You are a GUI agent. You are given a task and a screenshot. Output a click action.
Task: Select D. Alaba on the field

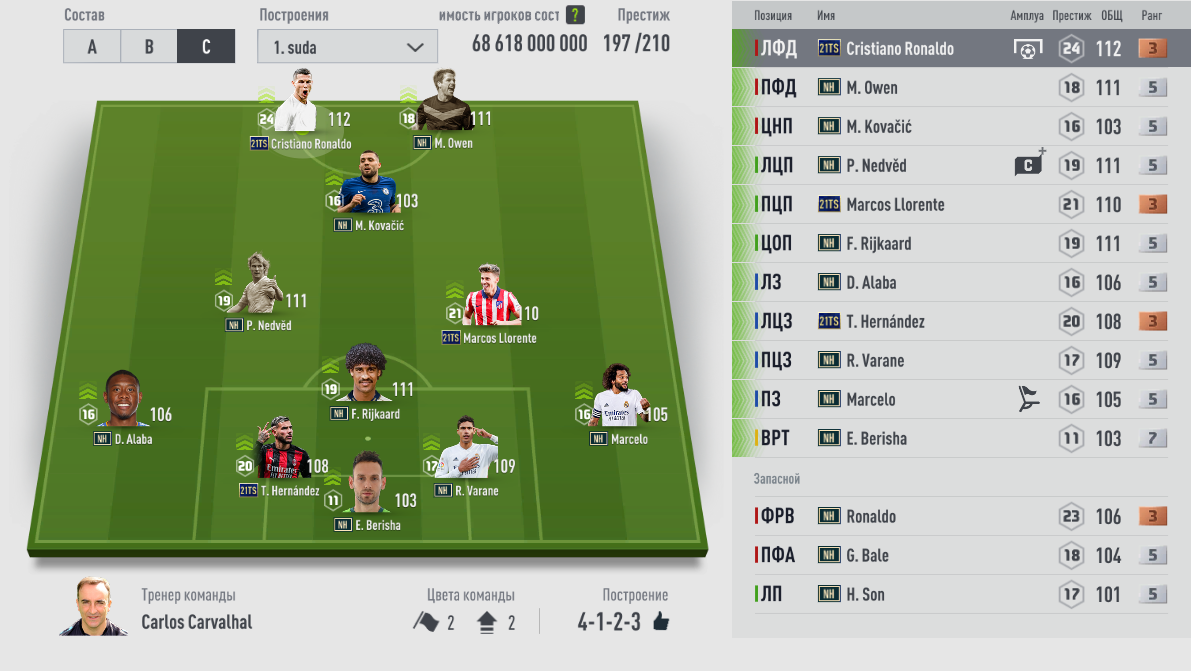click(x=123, y=404)
